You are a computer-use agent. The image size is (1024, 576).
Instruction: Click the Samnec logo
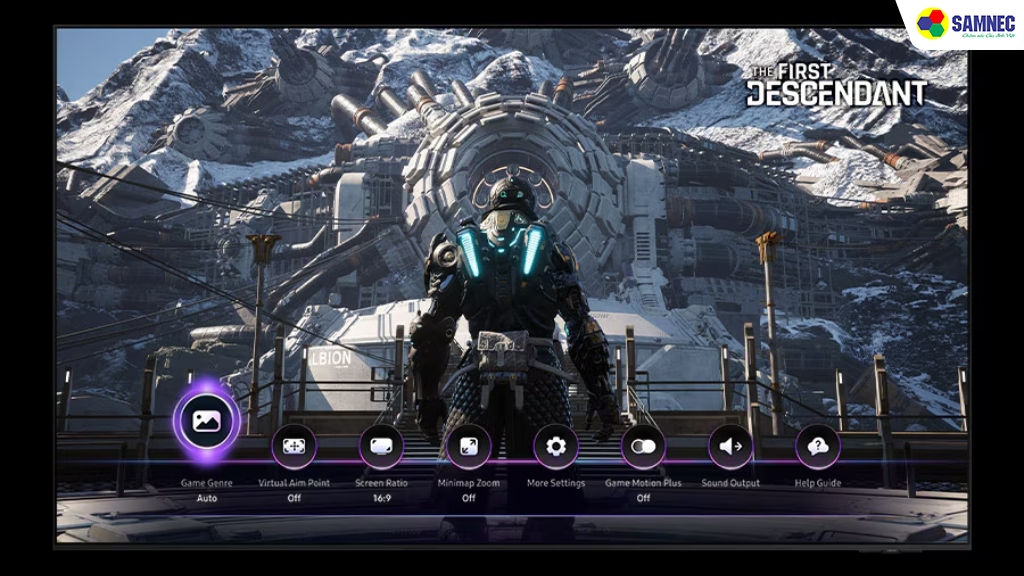click(x=959, y=25)
